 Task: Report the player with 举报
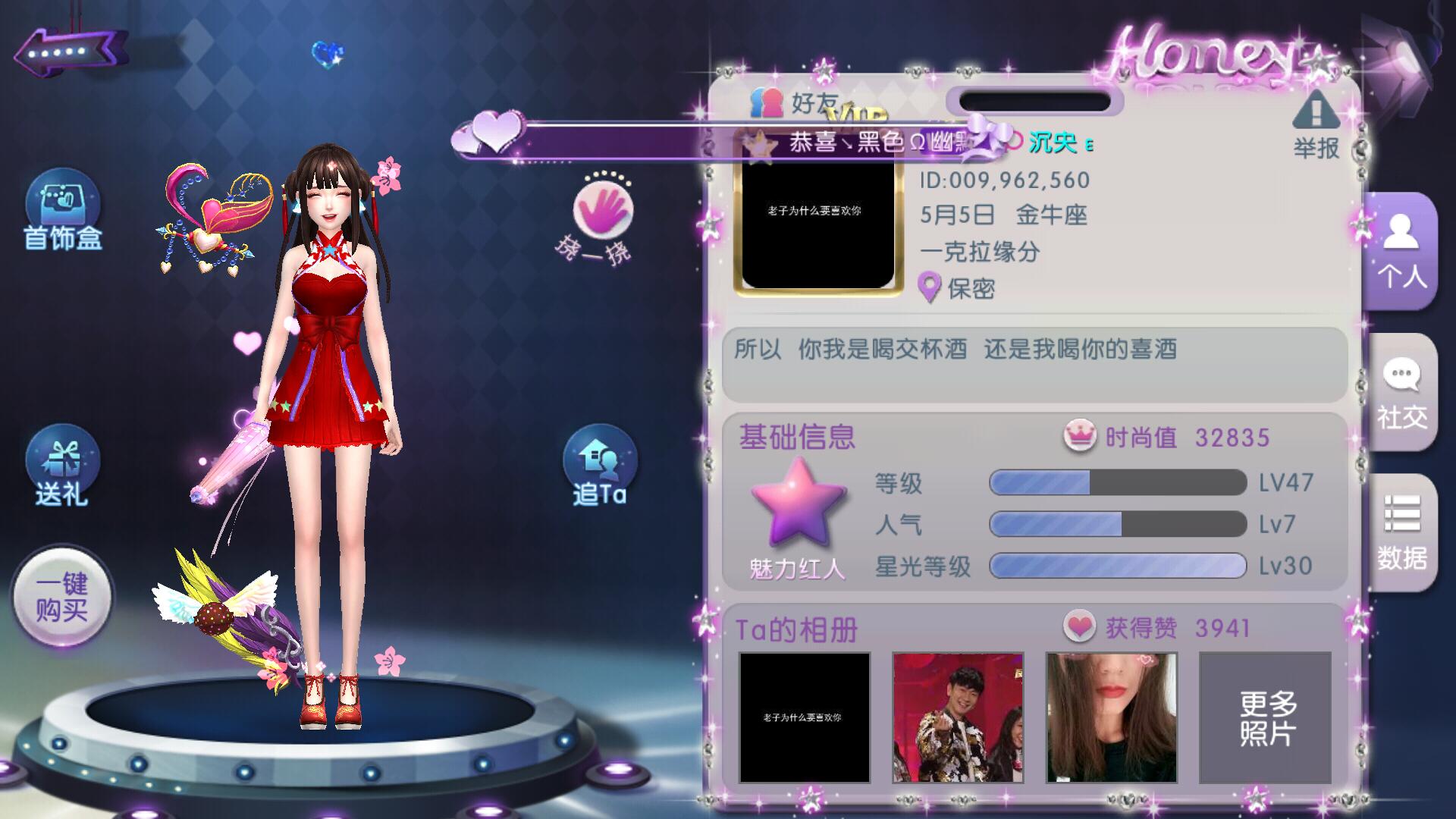coord(1316,125)
